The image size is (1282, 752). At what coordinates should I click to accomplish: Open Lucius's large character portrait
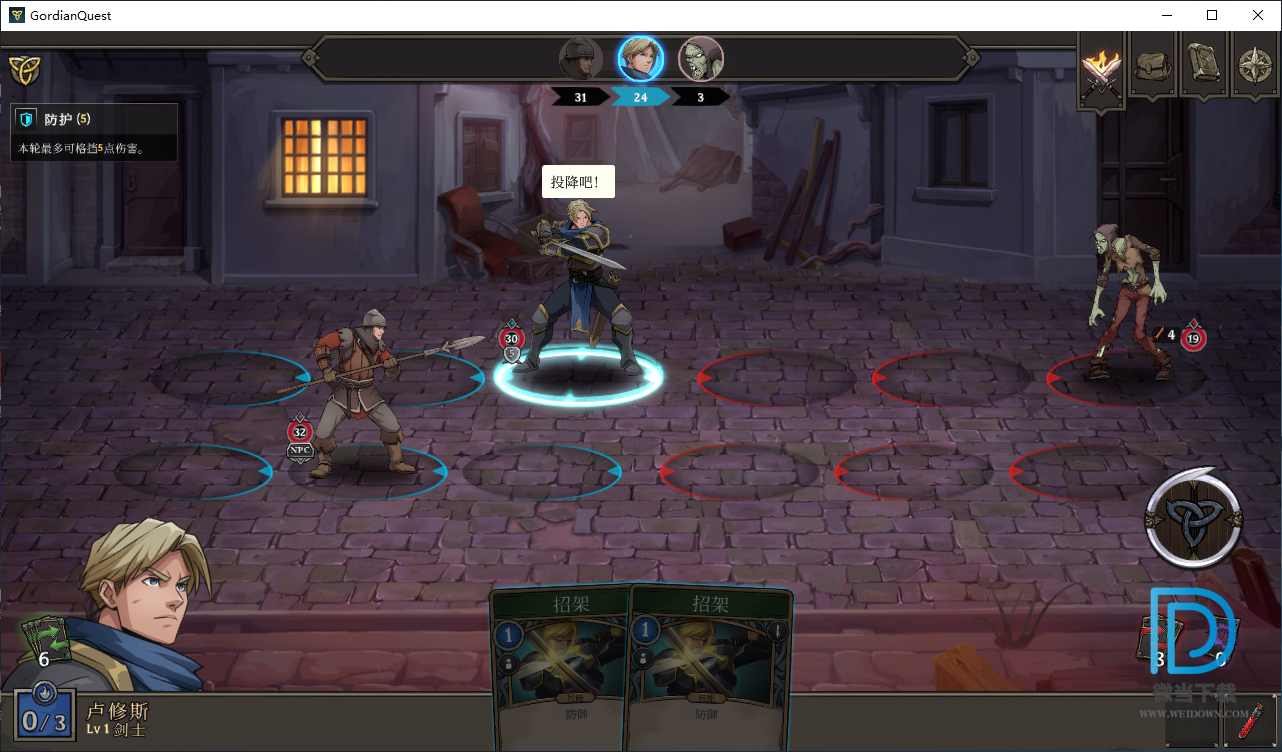[140, 605]
